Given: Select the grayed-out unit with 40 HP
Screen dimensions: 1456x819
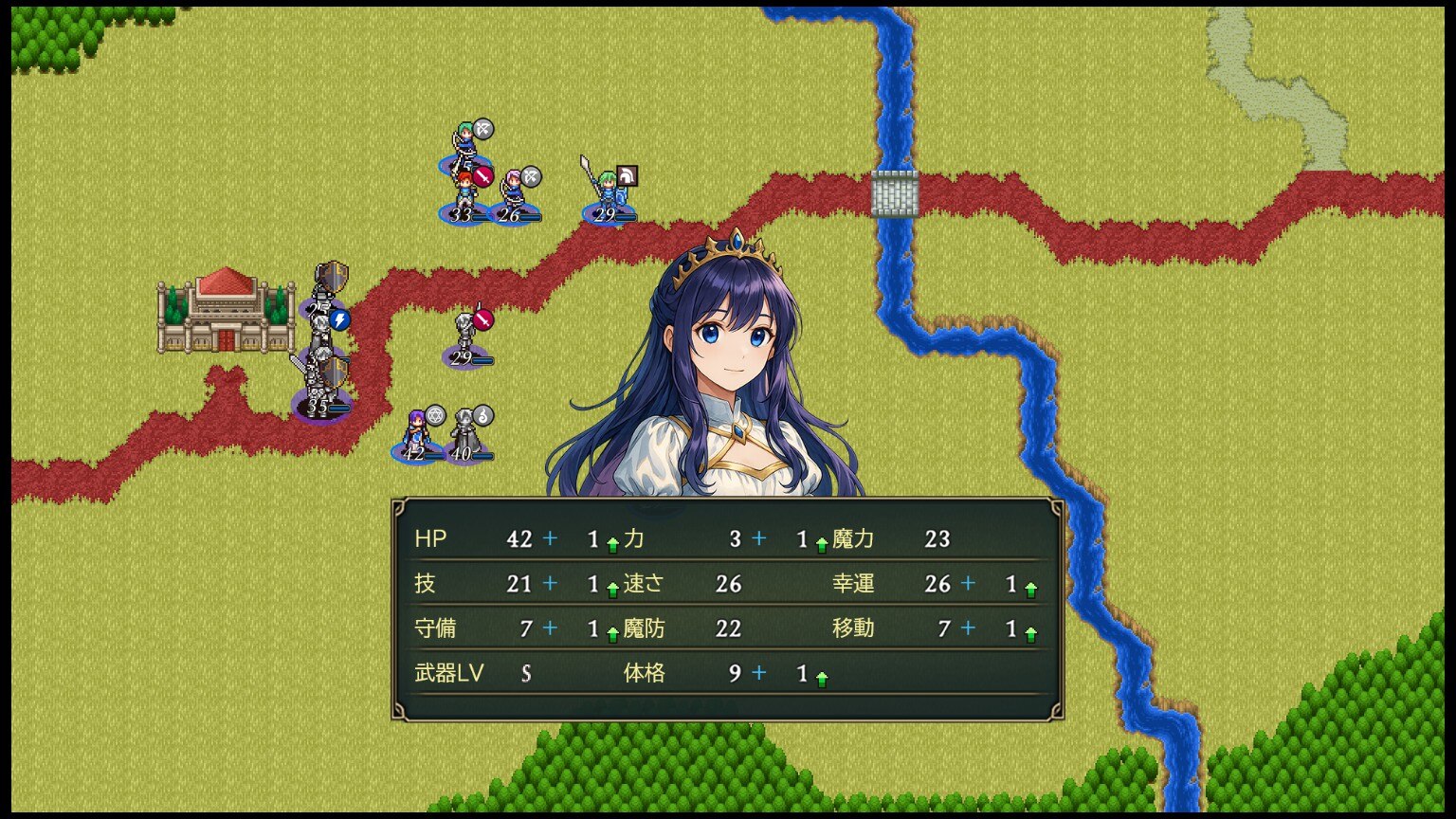Looking at the screenshot, I should (464, 434).
